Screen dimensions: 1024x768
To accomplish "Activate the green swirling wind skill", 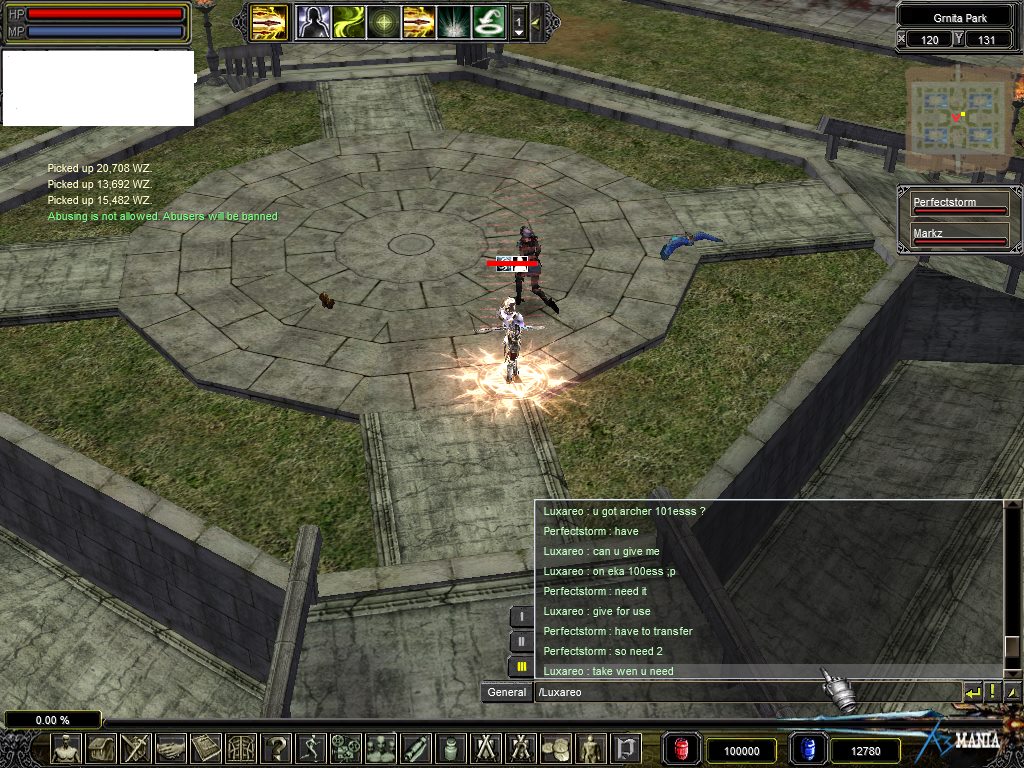I will [346, 21].
